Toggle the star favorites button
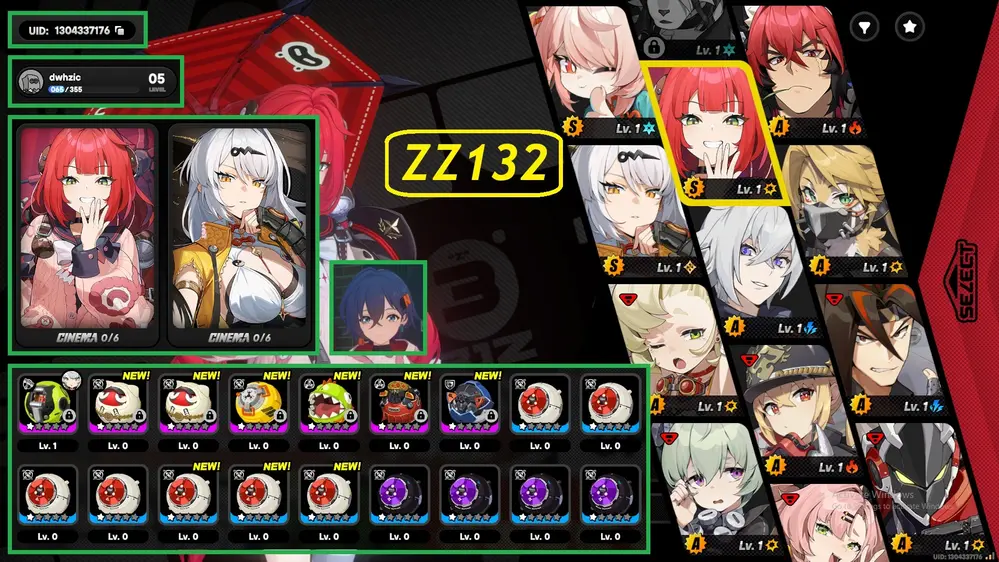 point(910,28)
